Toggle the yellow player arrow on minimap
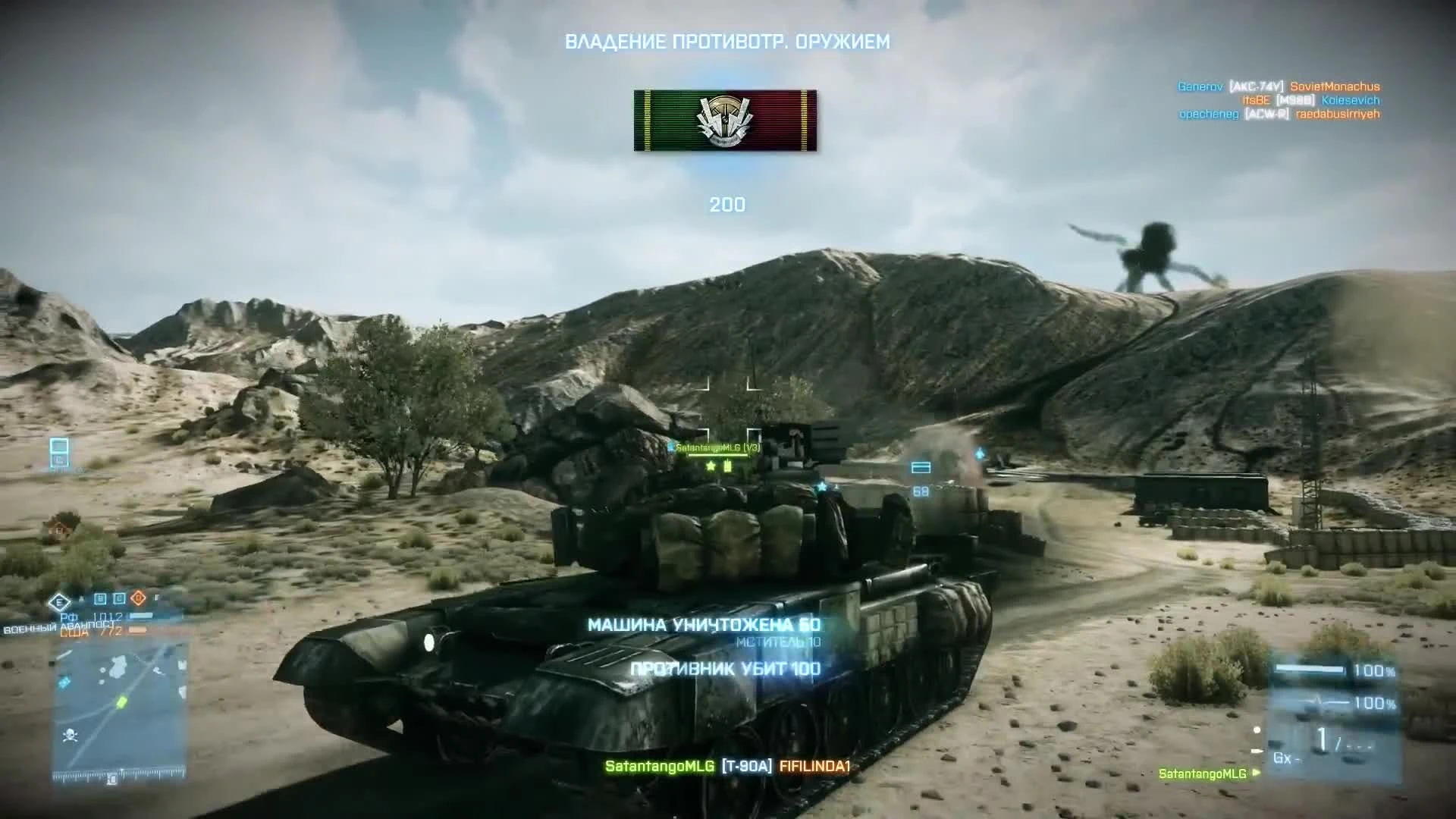The height and width of the screenshot is (819, 1456). click(121, 702)
